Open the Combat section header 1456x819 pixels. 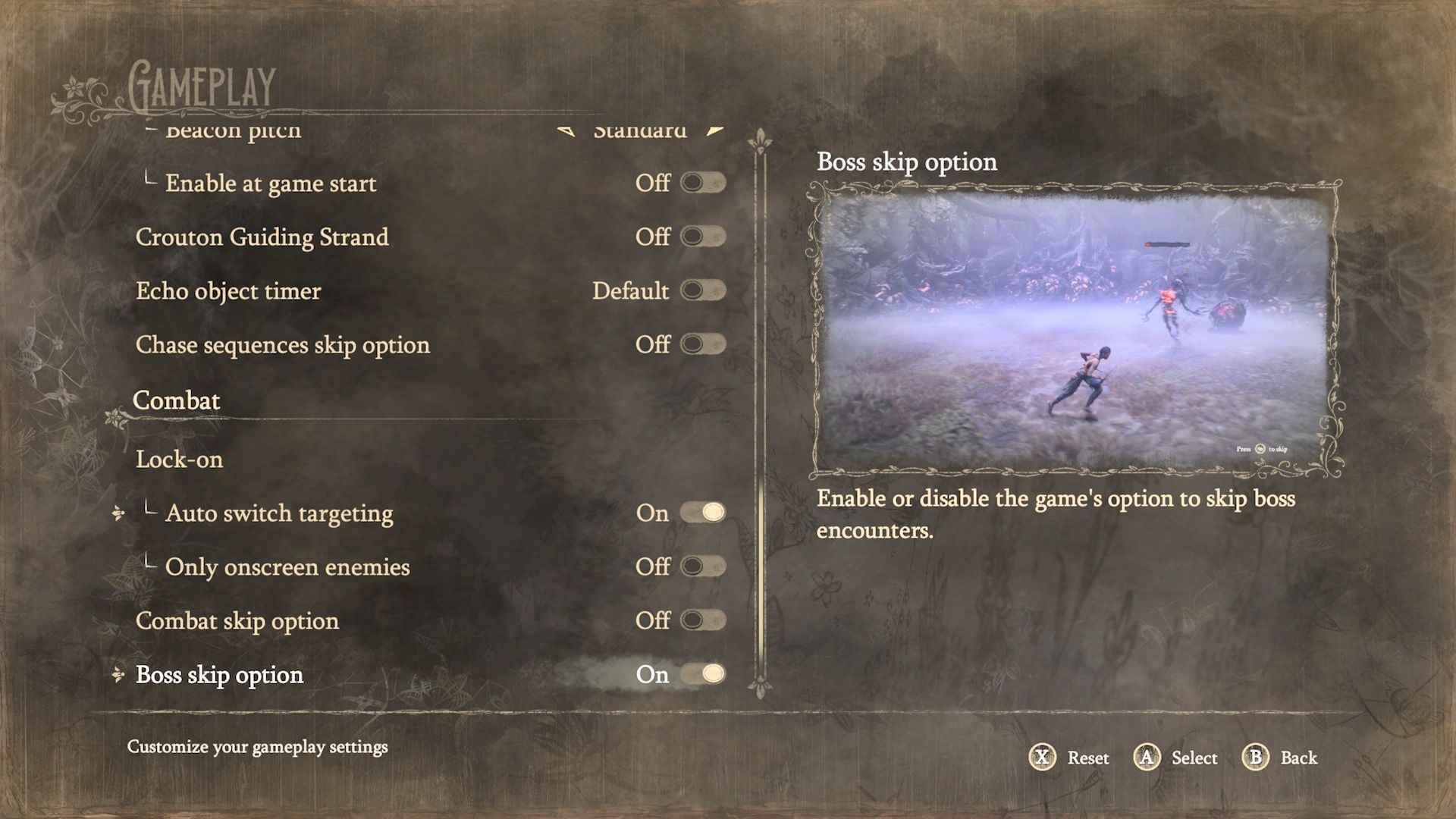coord(177,400)
